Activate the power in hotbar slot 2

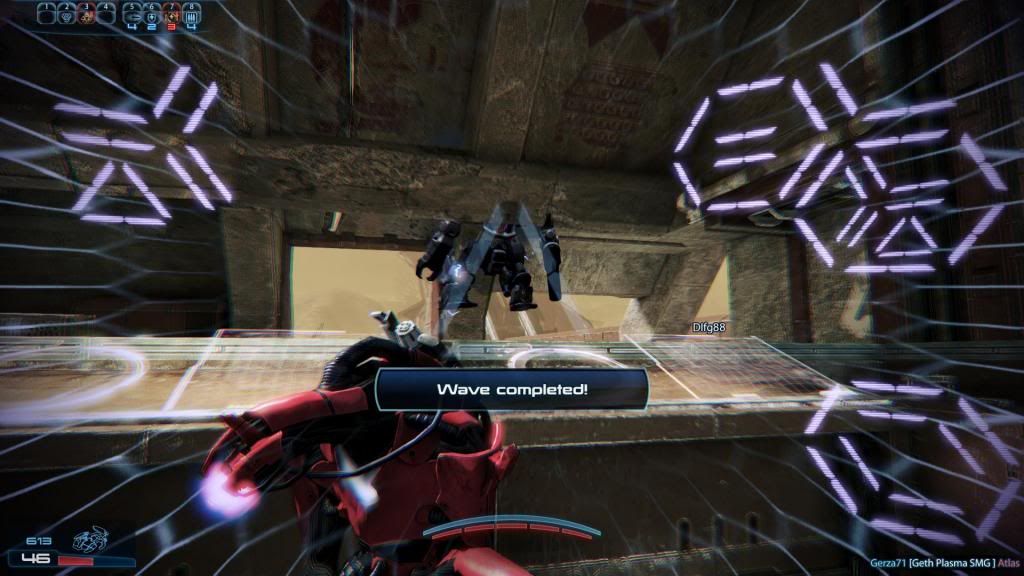click(x=68, y=15)
